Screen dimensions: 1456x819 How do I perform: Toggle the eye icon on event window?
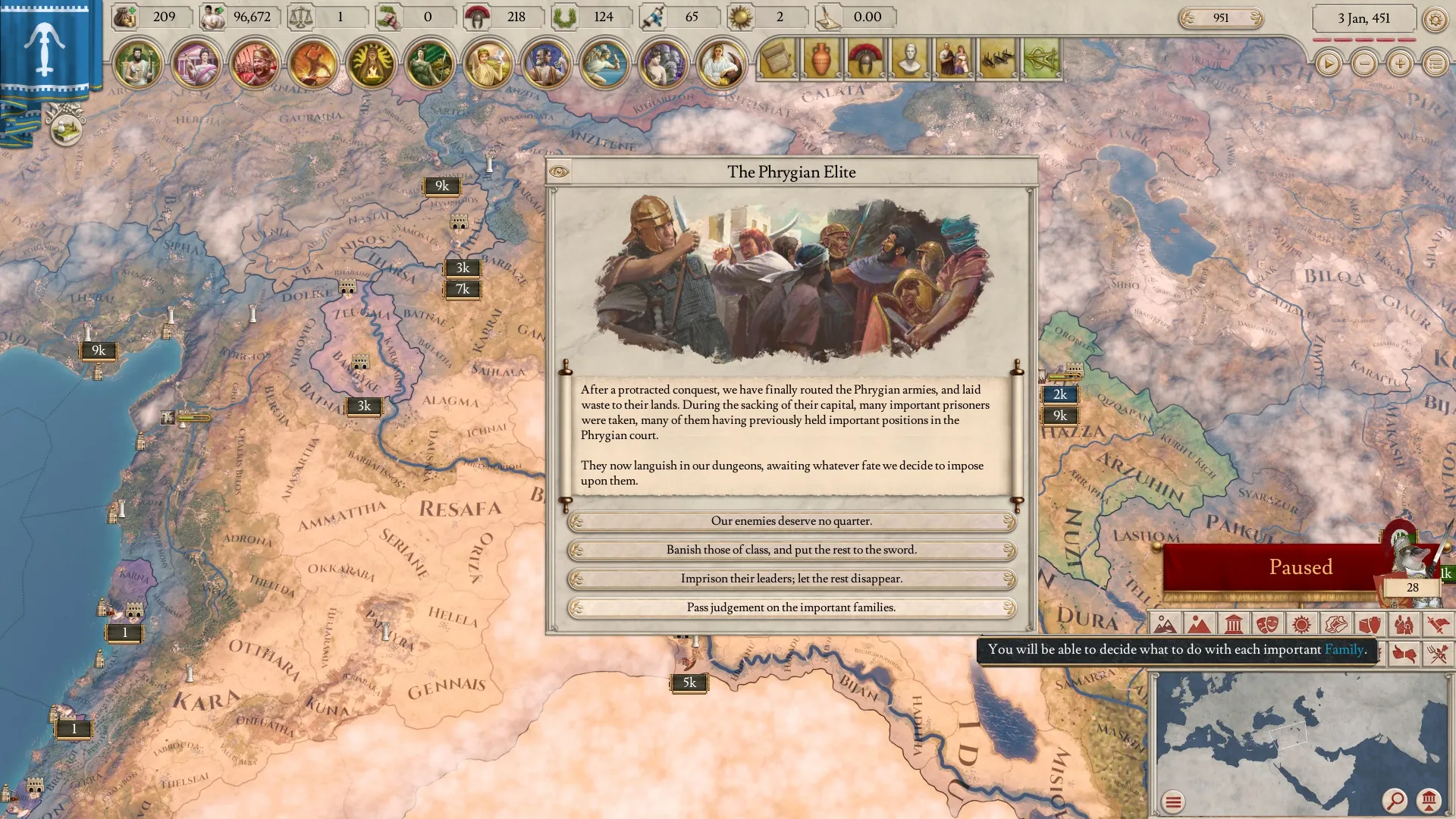pos(559,171)
